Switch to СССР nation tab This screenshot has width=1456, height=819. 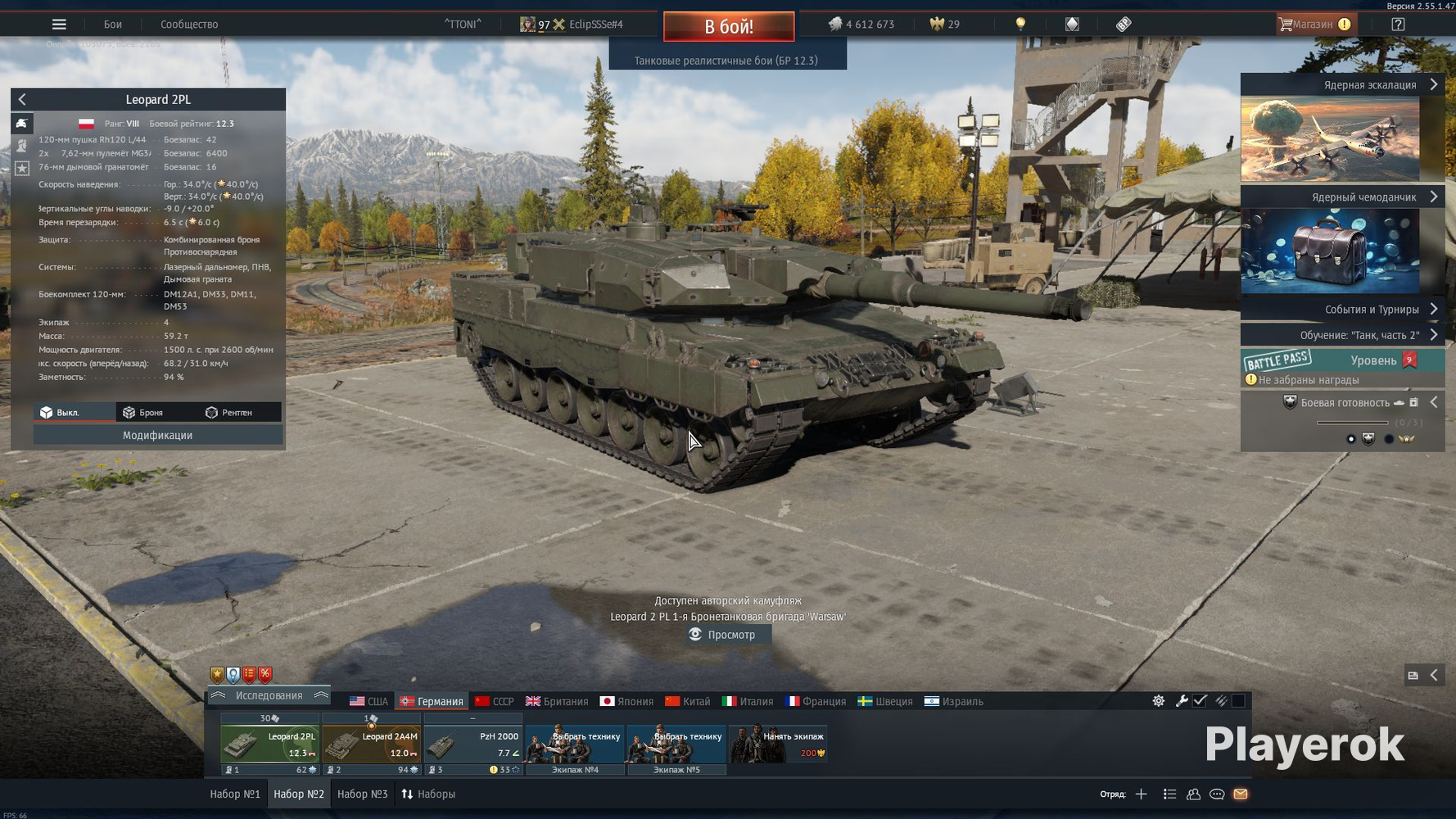pyautogui.click(x=495, y=702)
